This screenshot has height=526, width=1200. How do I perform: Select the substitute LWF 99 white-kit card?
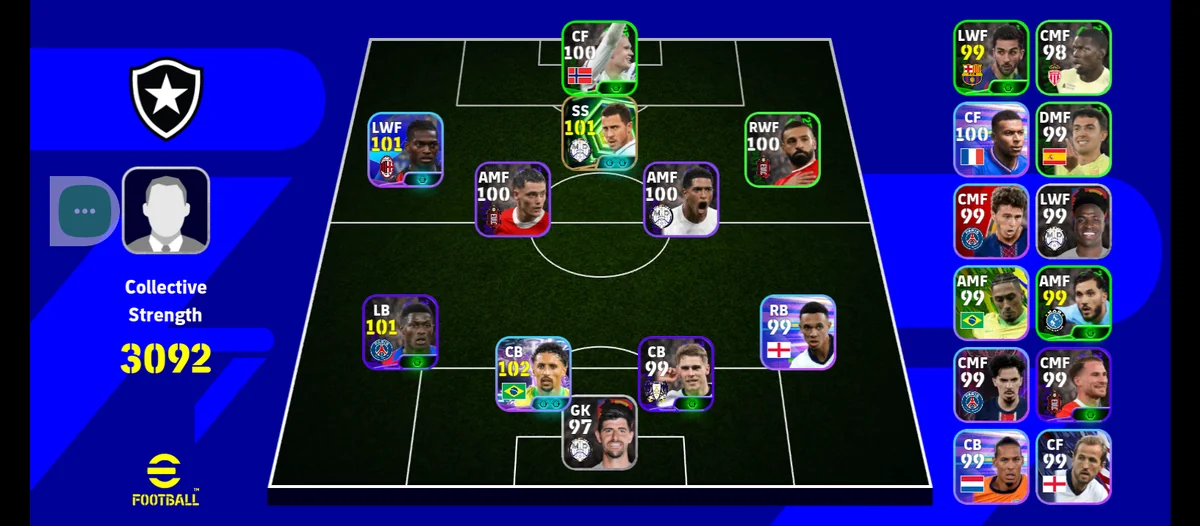coord(1073,221)
